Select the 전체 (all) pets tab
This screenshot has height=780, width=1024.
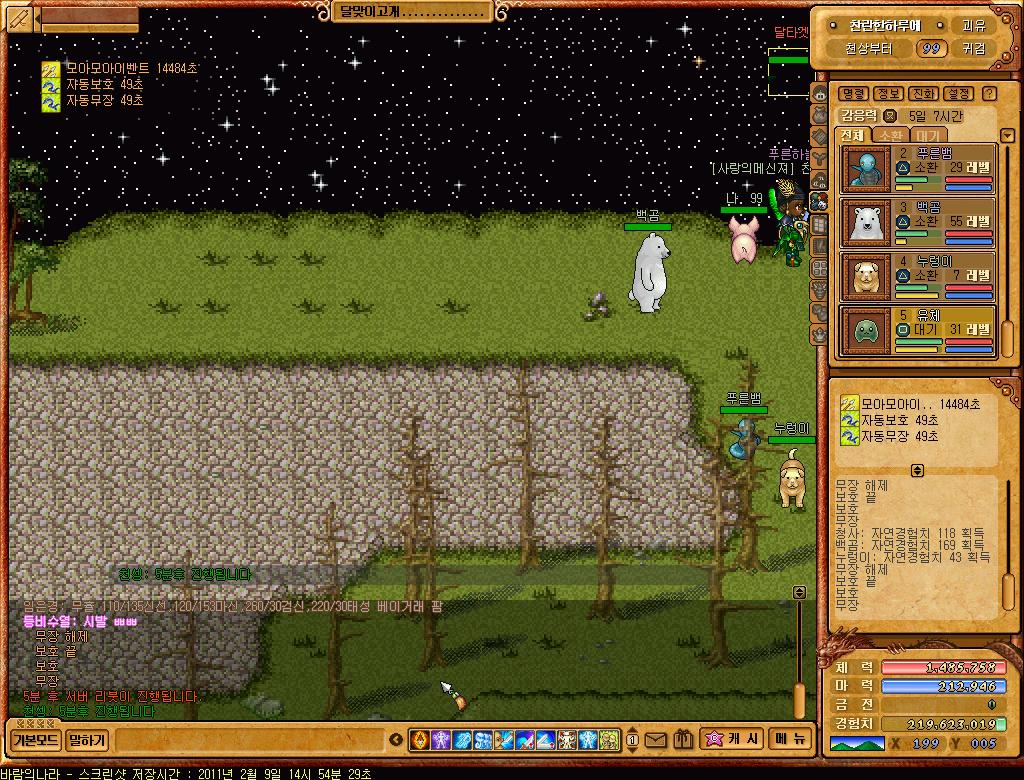(x=853, y=135)
